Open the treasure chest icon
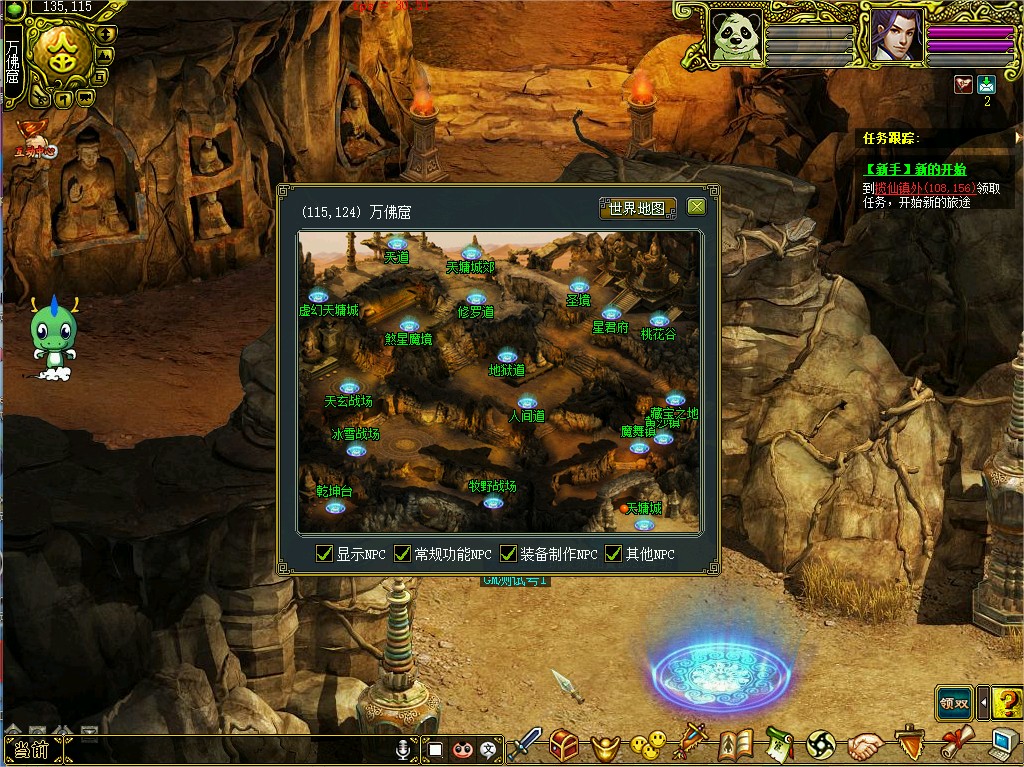The image size is (1024, 767). (x=564, y=745)
